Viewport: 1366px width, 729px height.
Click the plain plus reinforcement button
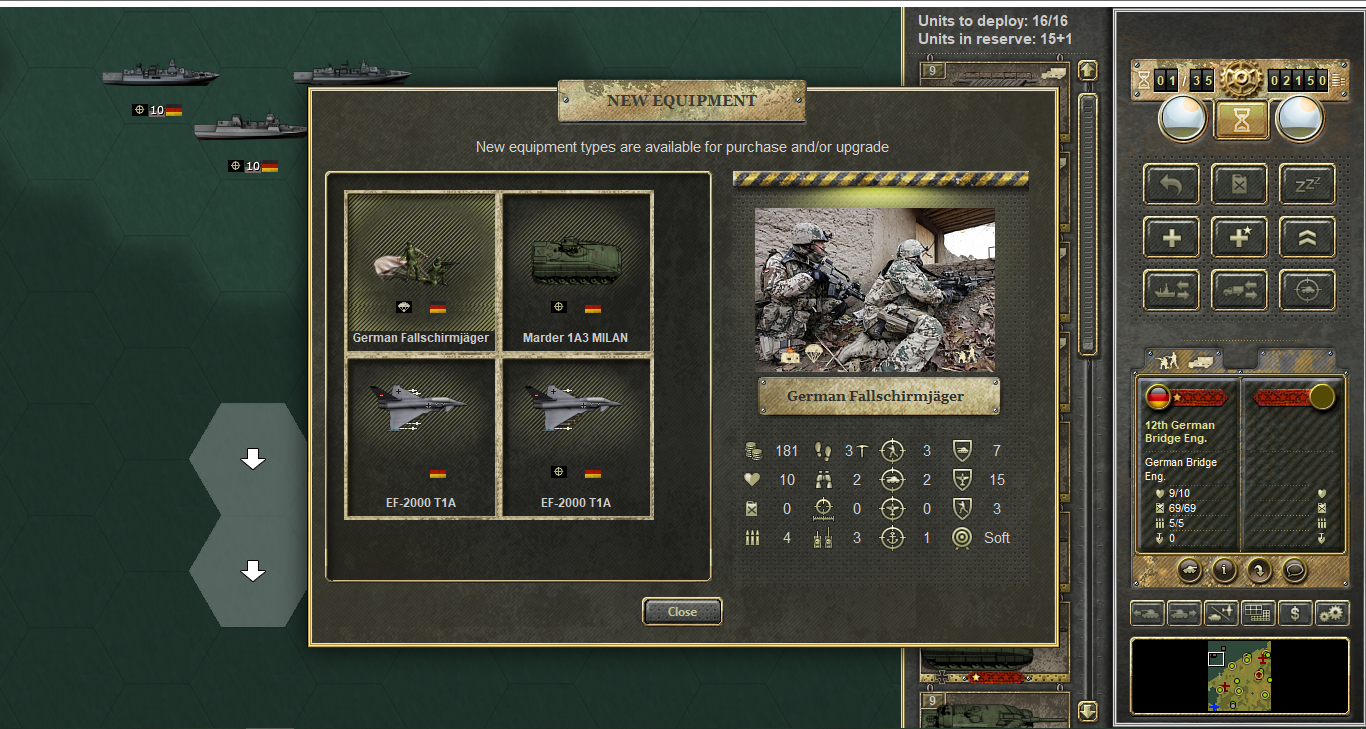click(x=1172, y=237)
